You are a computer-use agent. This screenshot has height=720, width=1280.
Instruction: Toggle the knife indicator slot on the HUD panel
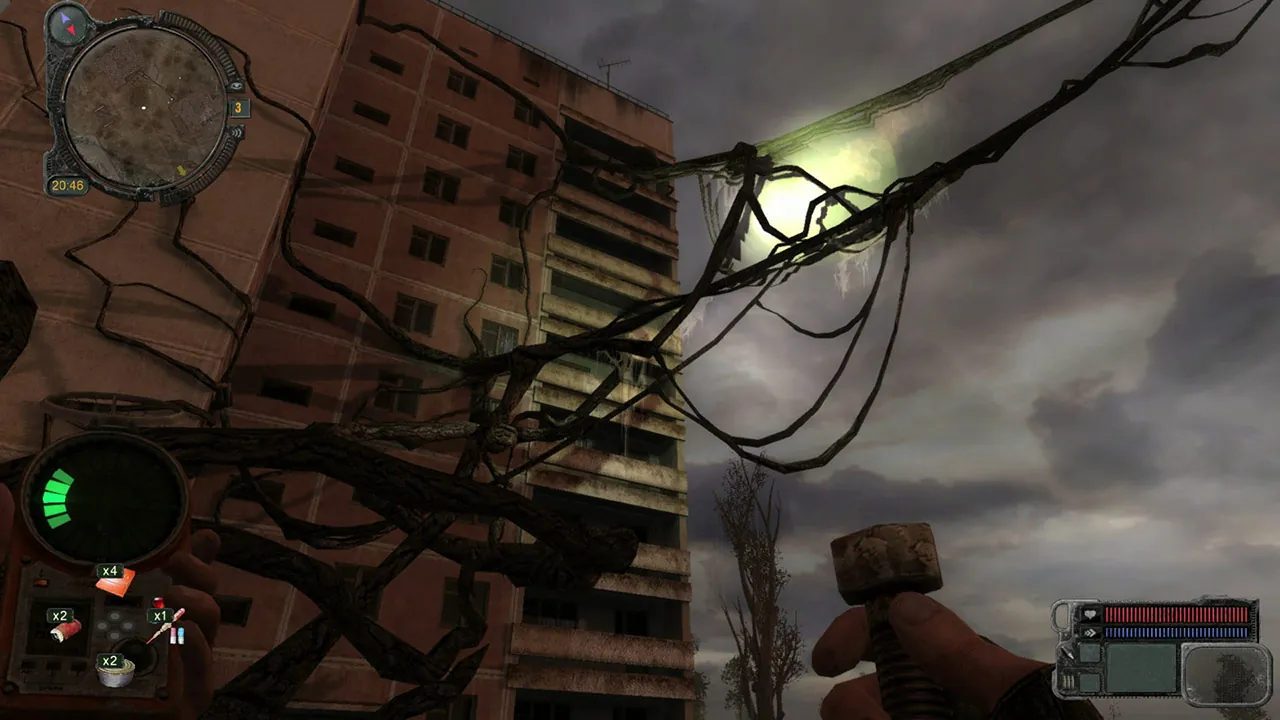tap(1090, 652)
